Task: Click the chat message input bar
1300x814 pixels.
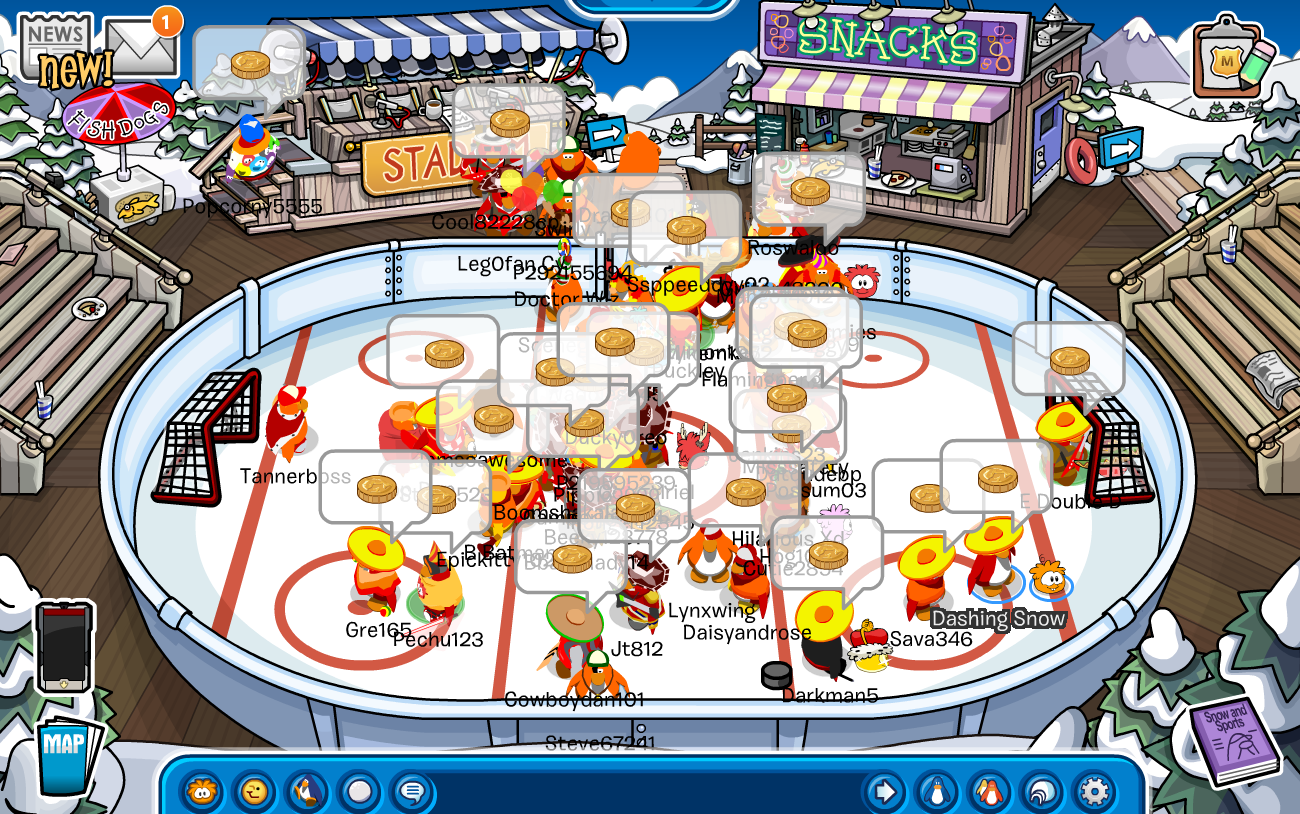Action: (645, 792)
